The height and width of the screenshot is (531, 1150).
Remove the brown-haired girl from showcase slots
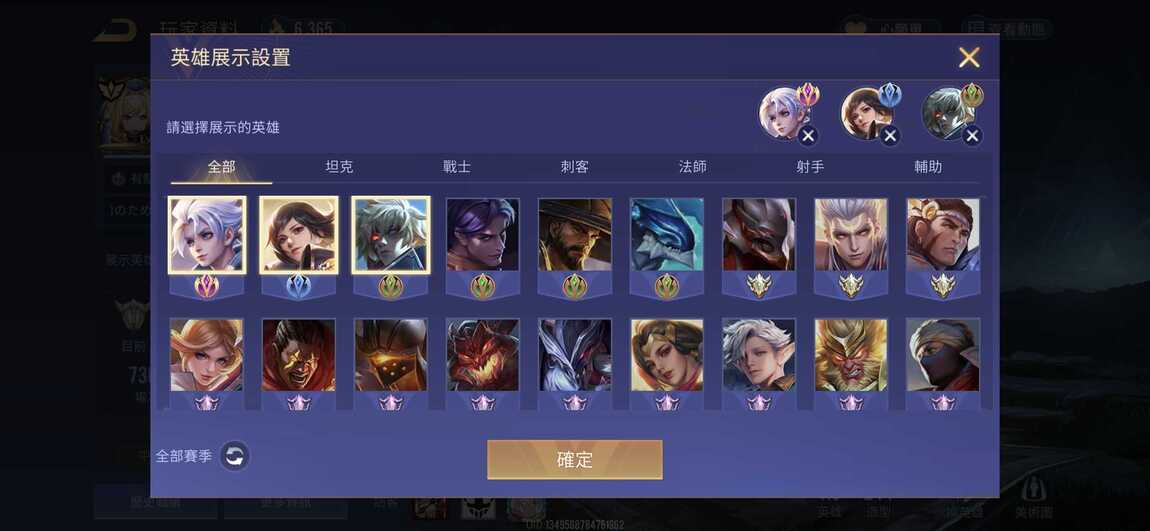pyautogui.click(x=890, y=136)
